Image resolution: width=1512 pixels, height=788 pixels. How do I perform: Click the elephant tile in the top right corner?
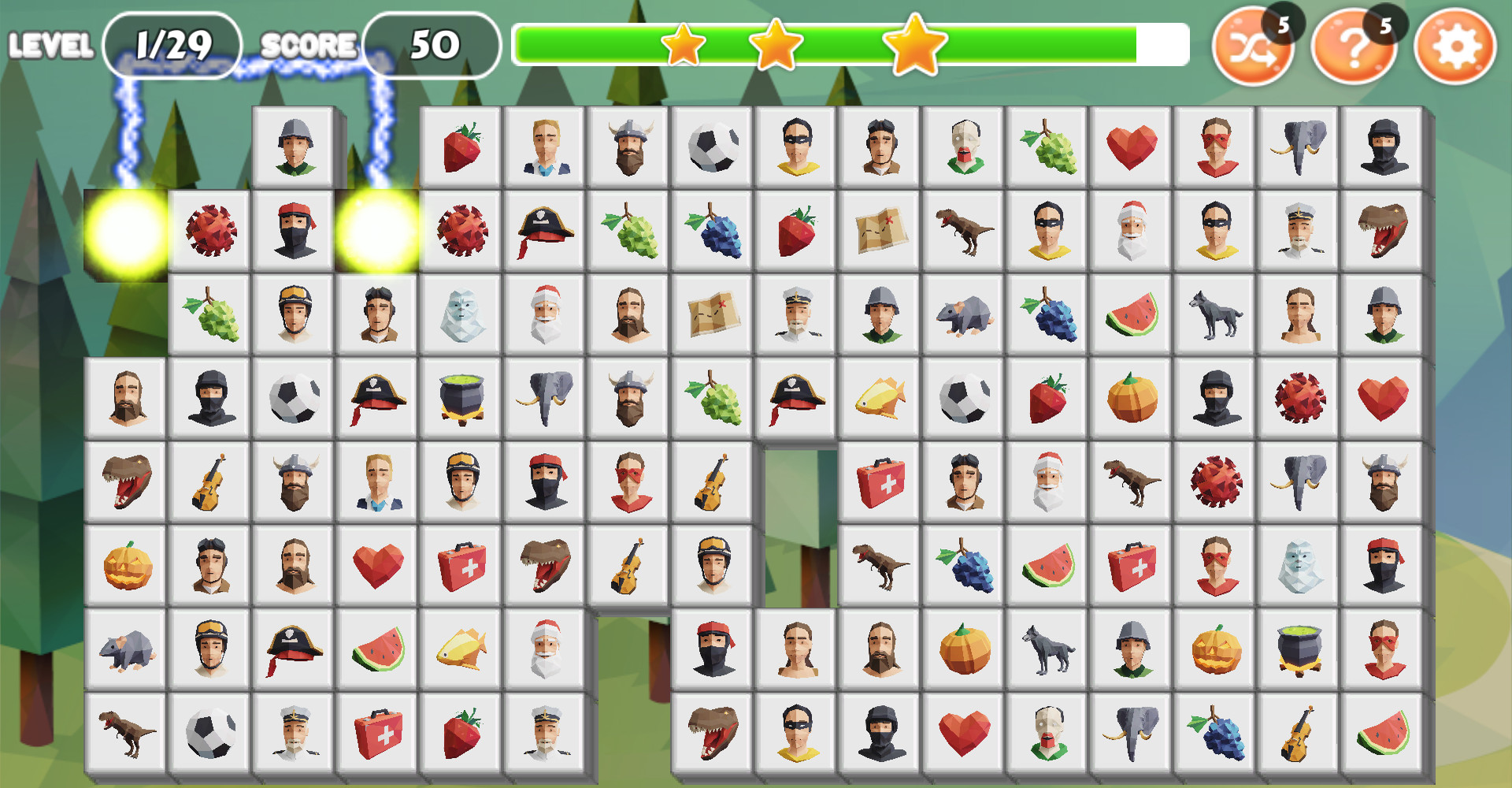click(x=1299, y=147)
